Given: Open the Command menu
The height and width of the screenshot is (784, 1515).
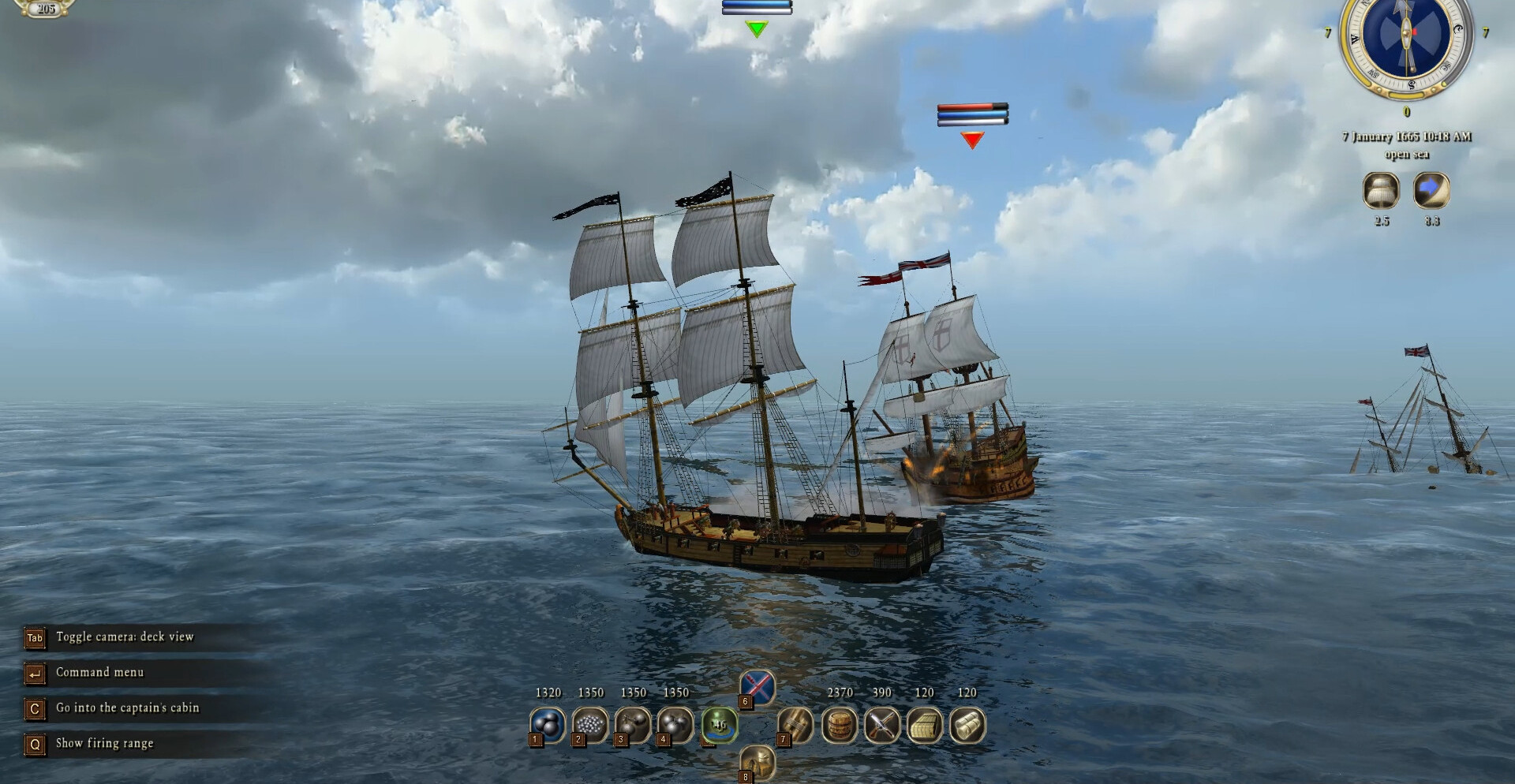Looking at the screenshot, I should tap(99, 673).
